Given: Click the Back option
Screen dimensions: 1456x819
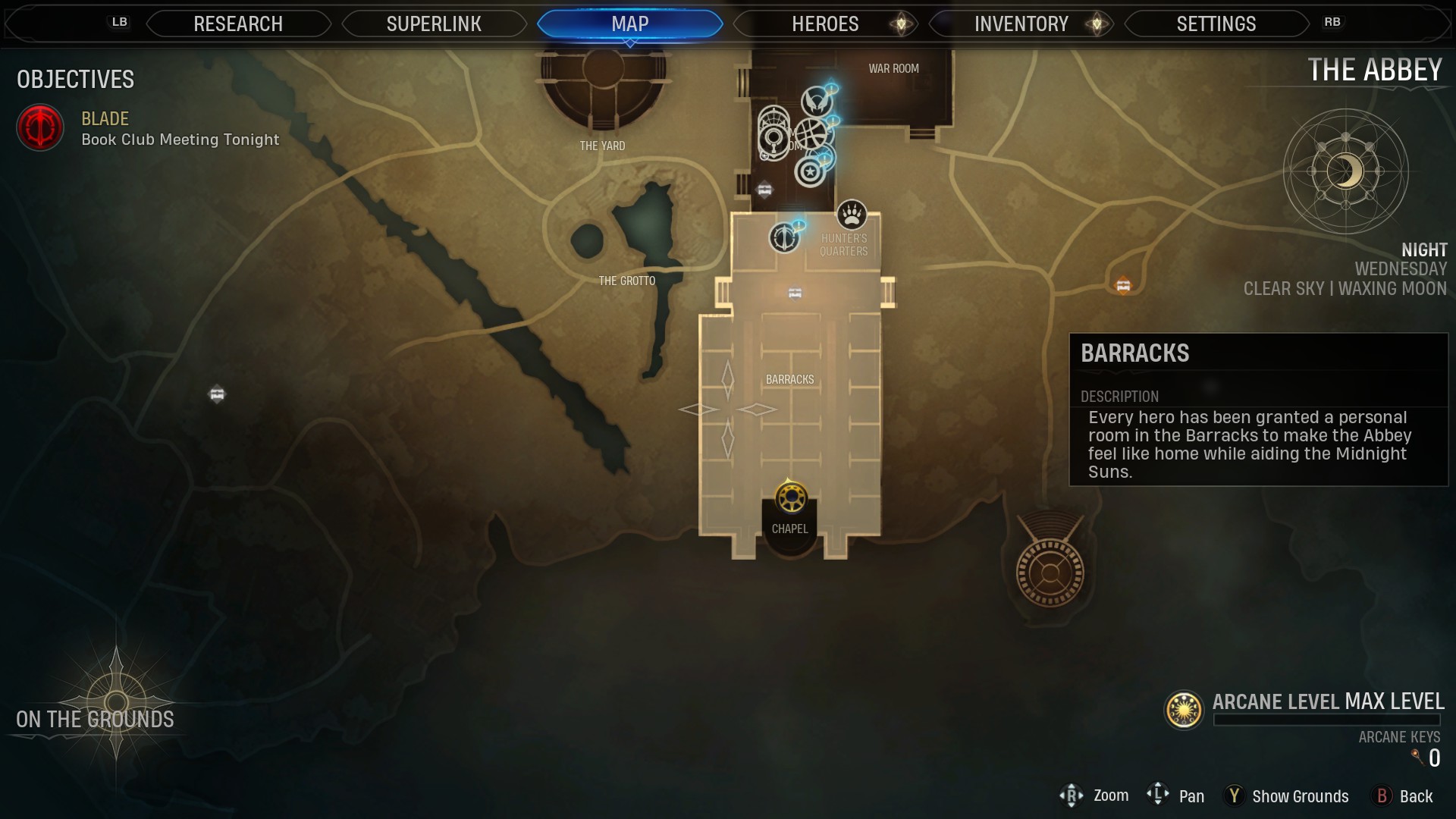Looking at the screenshot, I should coord(1415,796).
